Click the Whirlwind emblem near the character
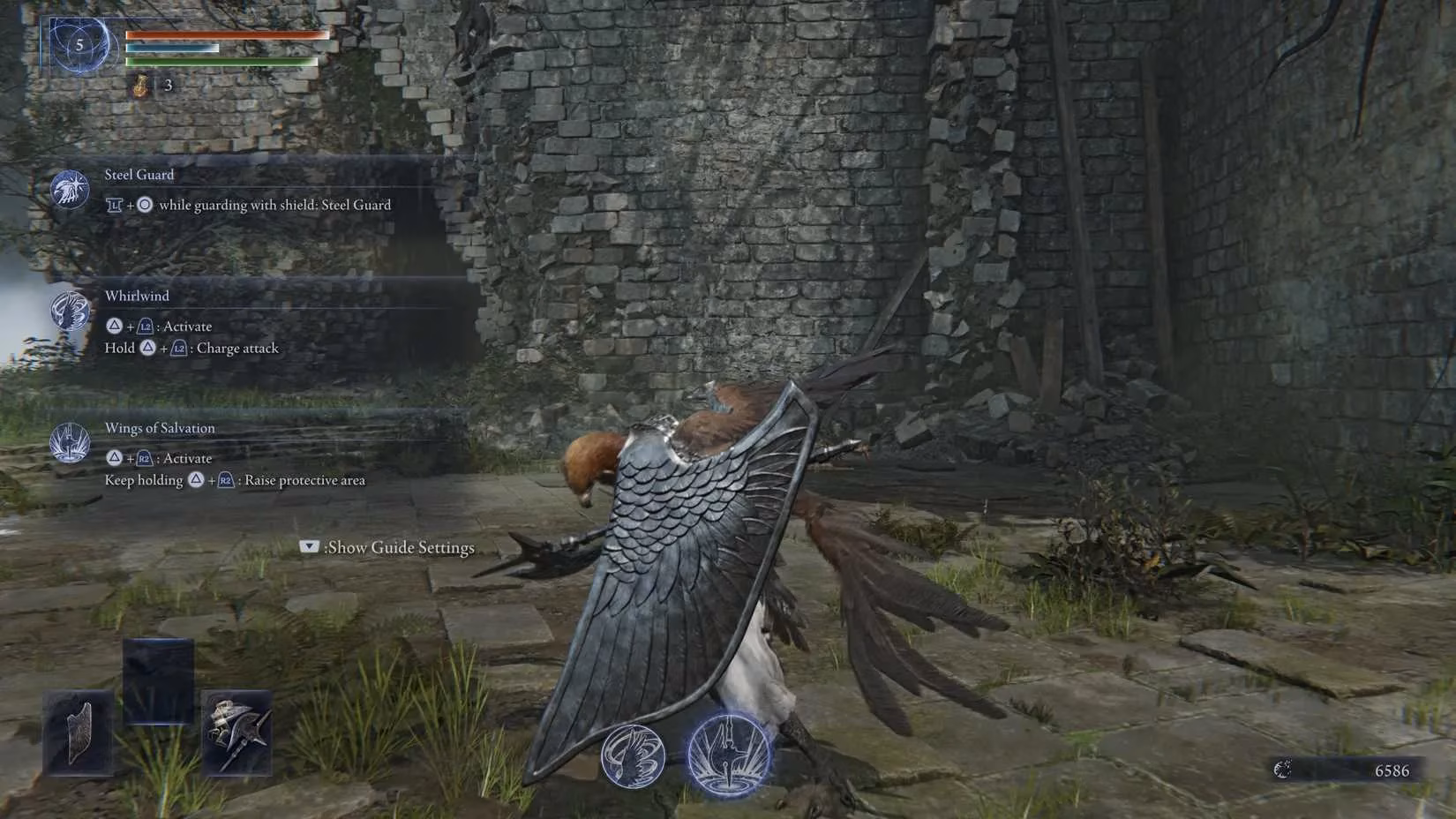The height and width of the screenshot is (819, 1456). pos(634,755)
